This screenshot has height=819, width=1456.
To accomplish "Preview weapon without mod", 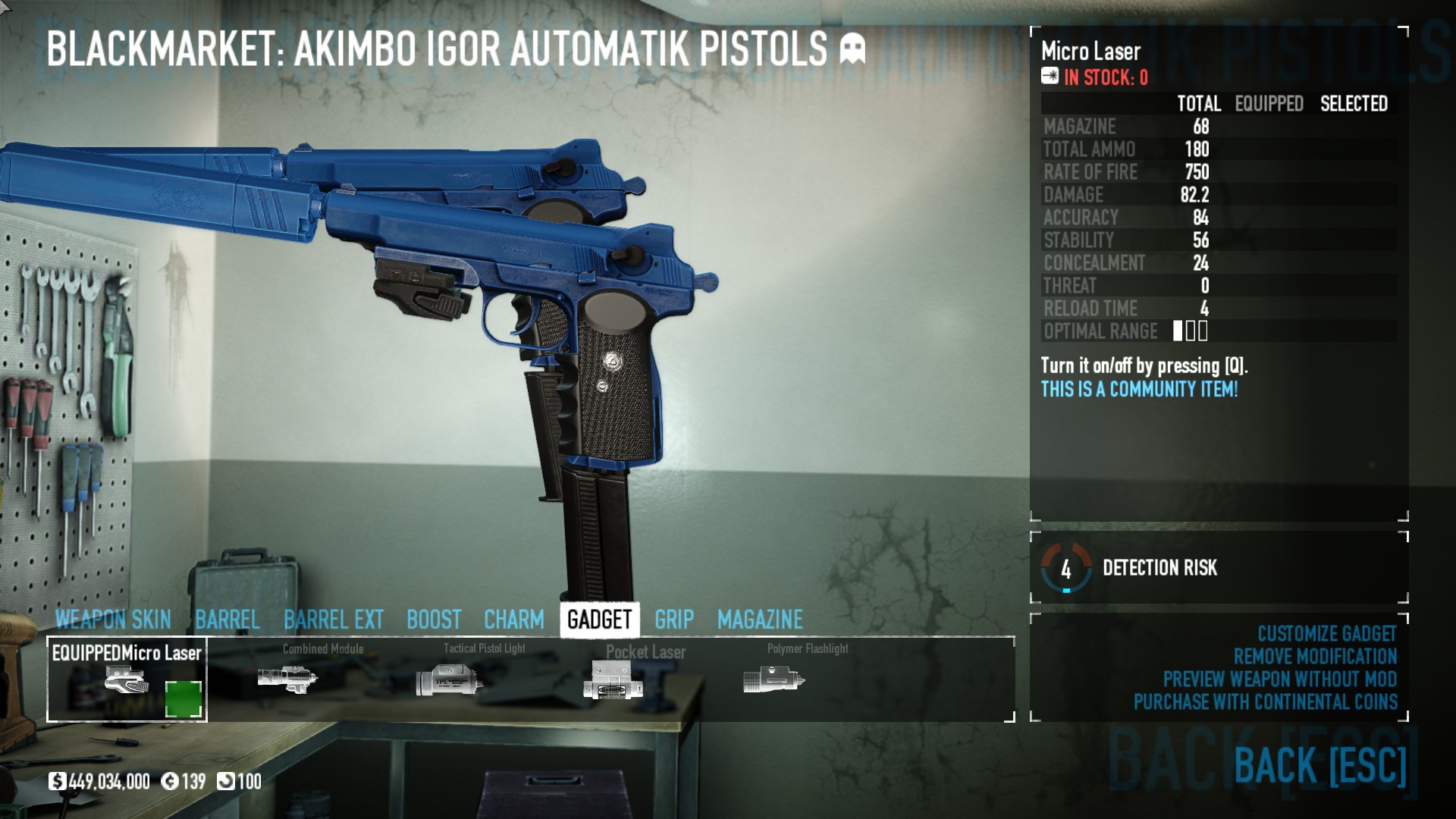I will pos(1279,679).
